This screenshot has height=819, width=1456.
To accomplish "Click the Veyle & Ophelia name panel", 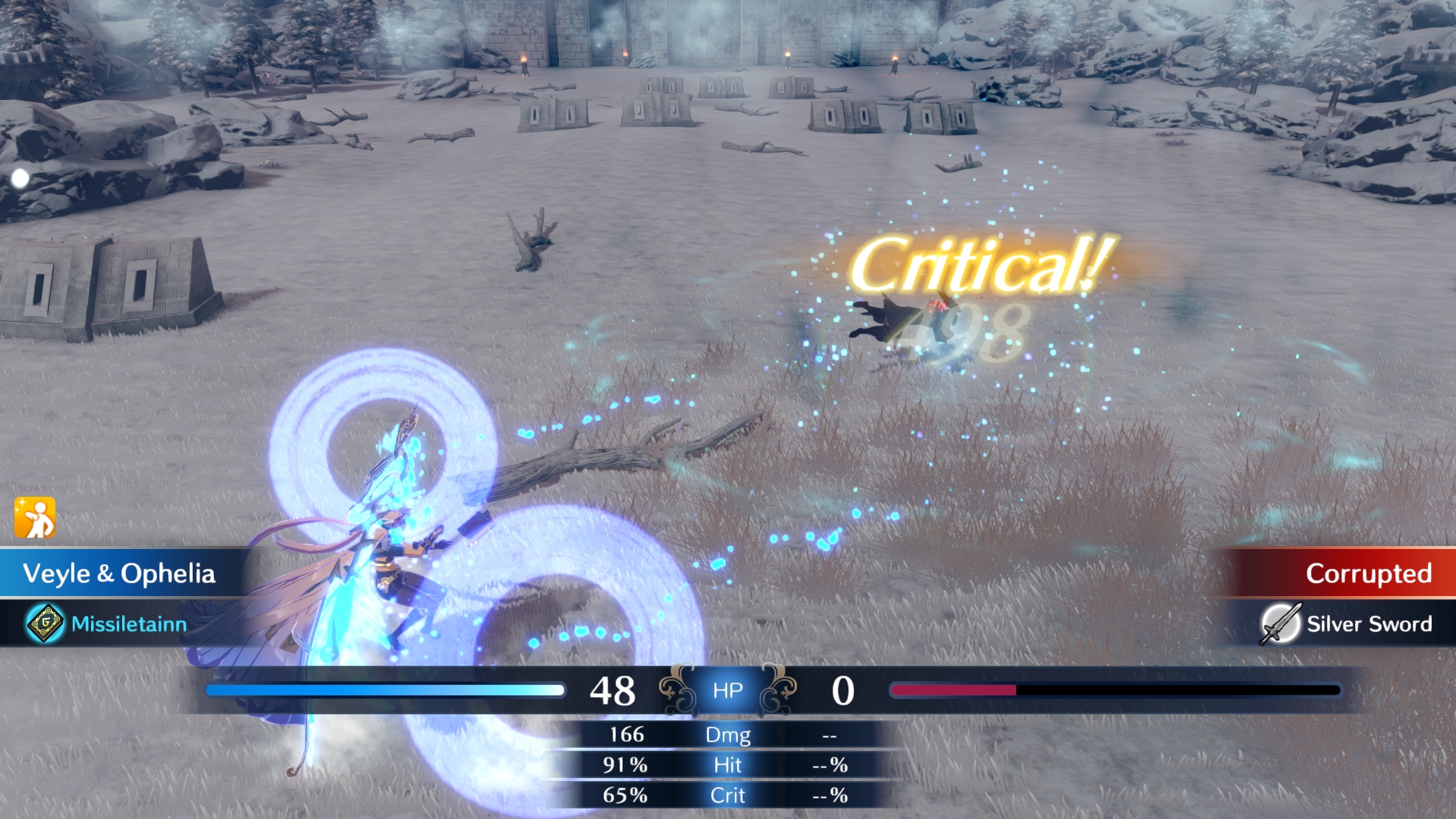I will click(120, 573).
